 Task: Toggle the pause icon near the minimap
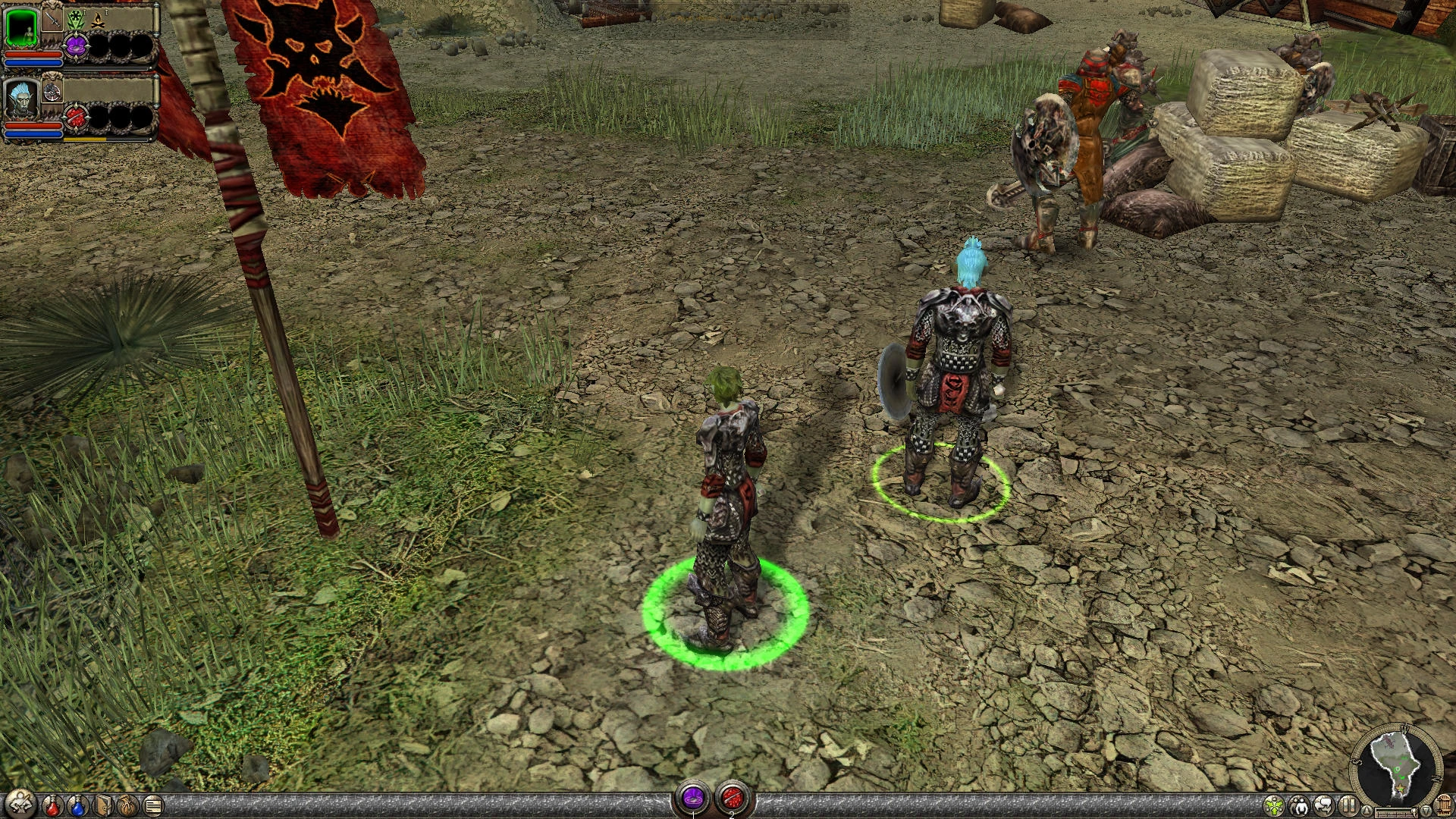pyautogui.click(x=1348, y=806)
